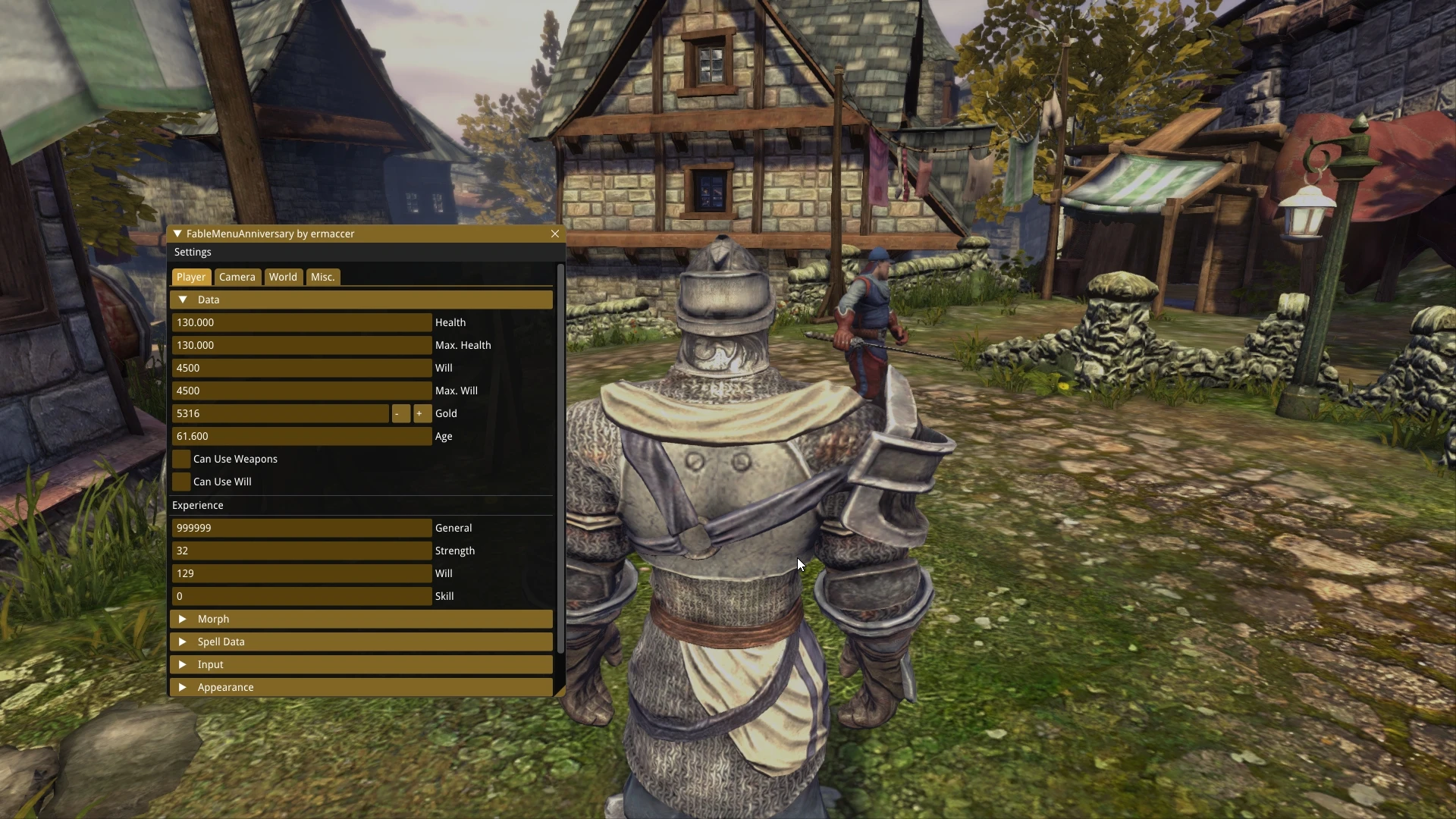Collapse the Data section header
This screenshot has height=819, width=1456.
coord(183,300)
